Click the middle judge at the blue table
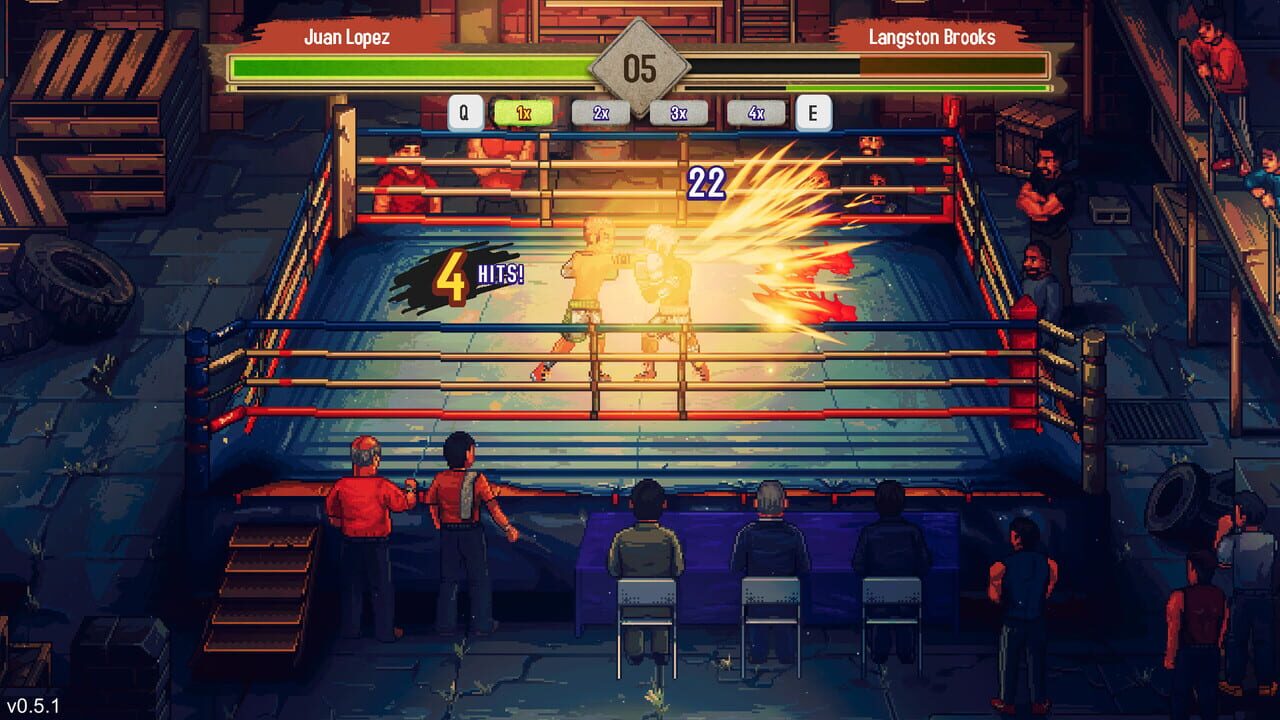1280x720 pixels. [772, 540]
